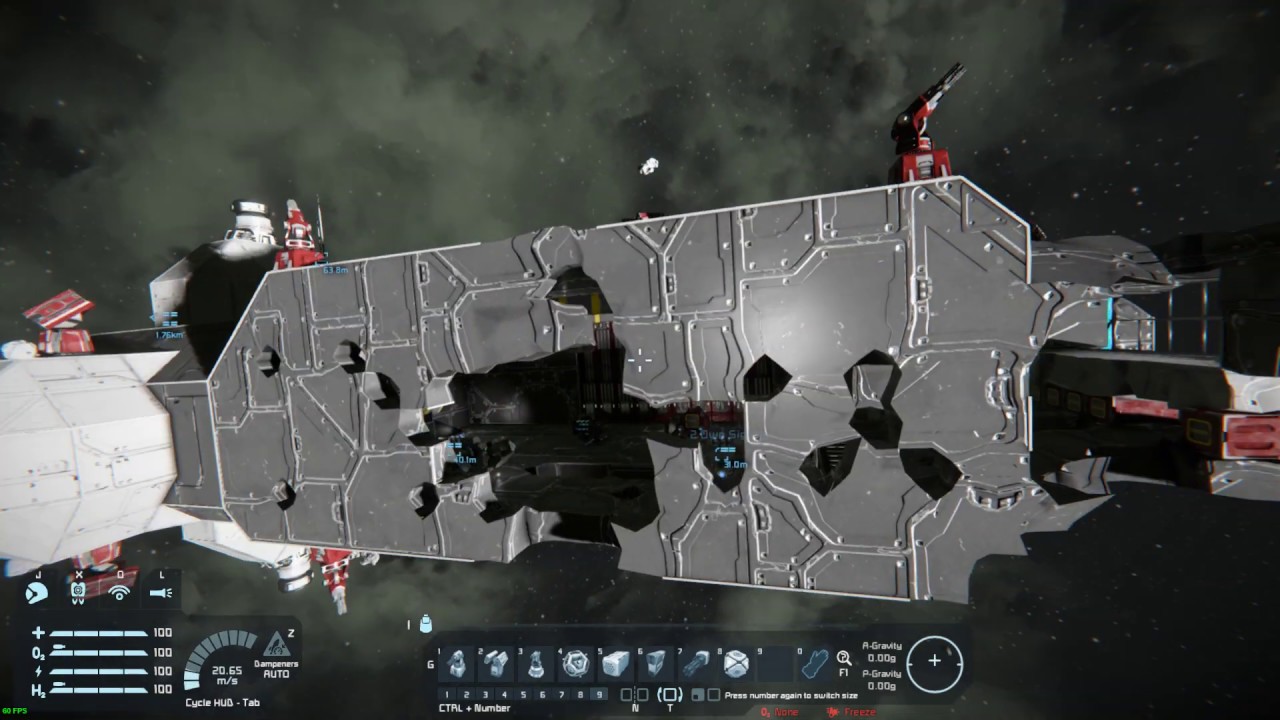This screenshot has height=720, width=1280.
Task: Toggle the helmet icon
Action: (37, 593)
